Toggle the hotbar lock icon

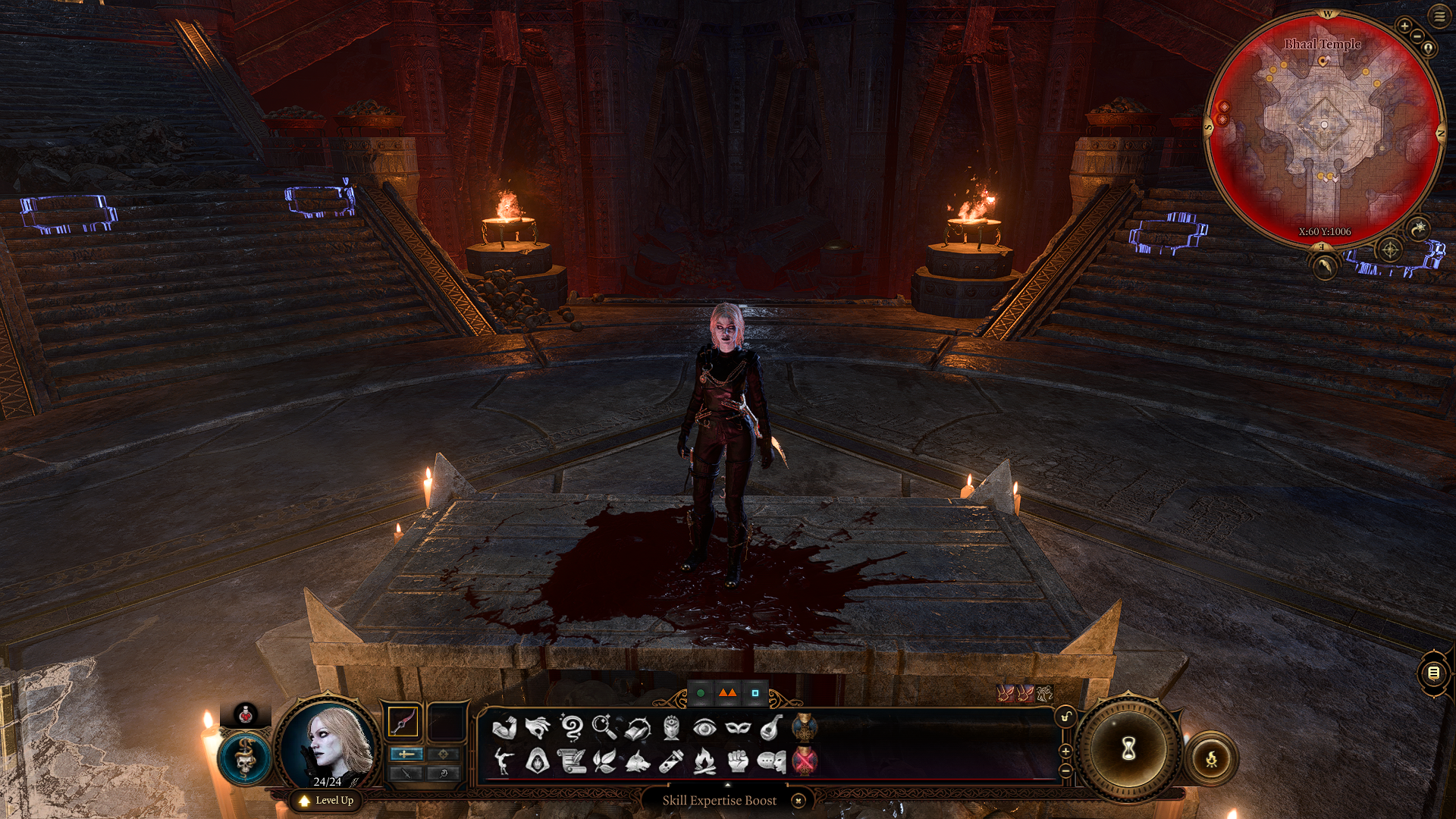point(1066,717)
